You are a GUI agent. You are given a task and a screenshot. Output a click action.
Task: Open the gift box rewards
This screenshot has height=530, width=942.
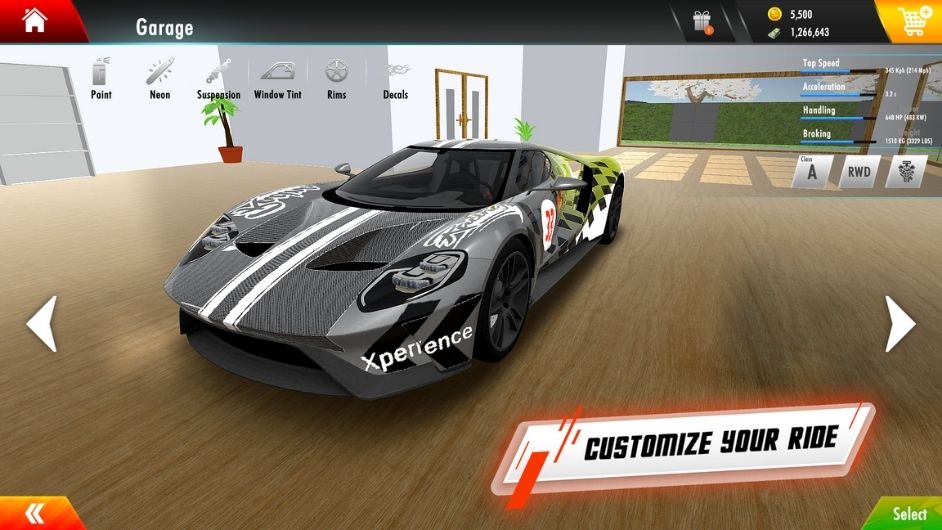pyautogui.click(x=703, y=22)
